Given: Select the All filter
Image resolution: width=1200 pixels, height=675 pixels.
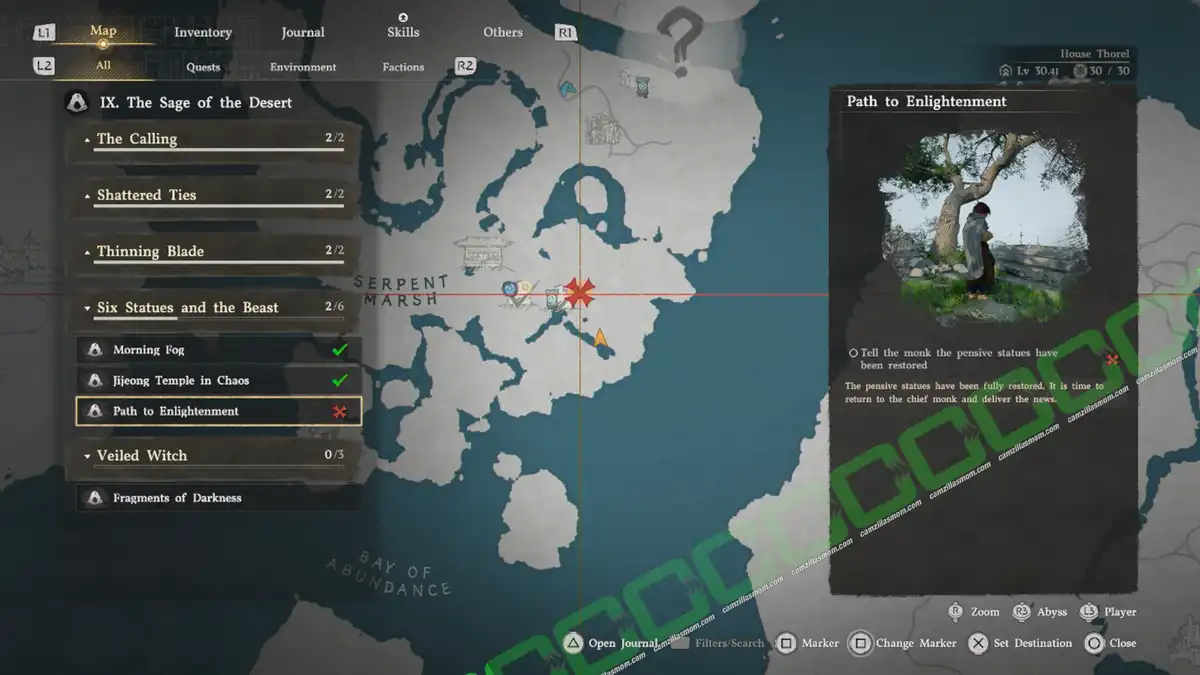Looking at the screenshot, I should tap(103, 66).
